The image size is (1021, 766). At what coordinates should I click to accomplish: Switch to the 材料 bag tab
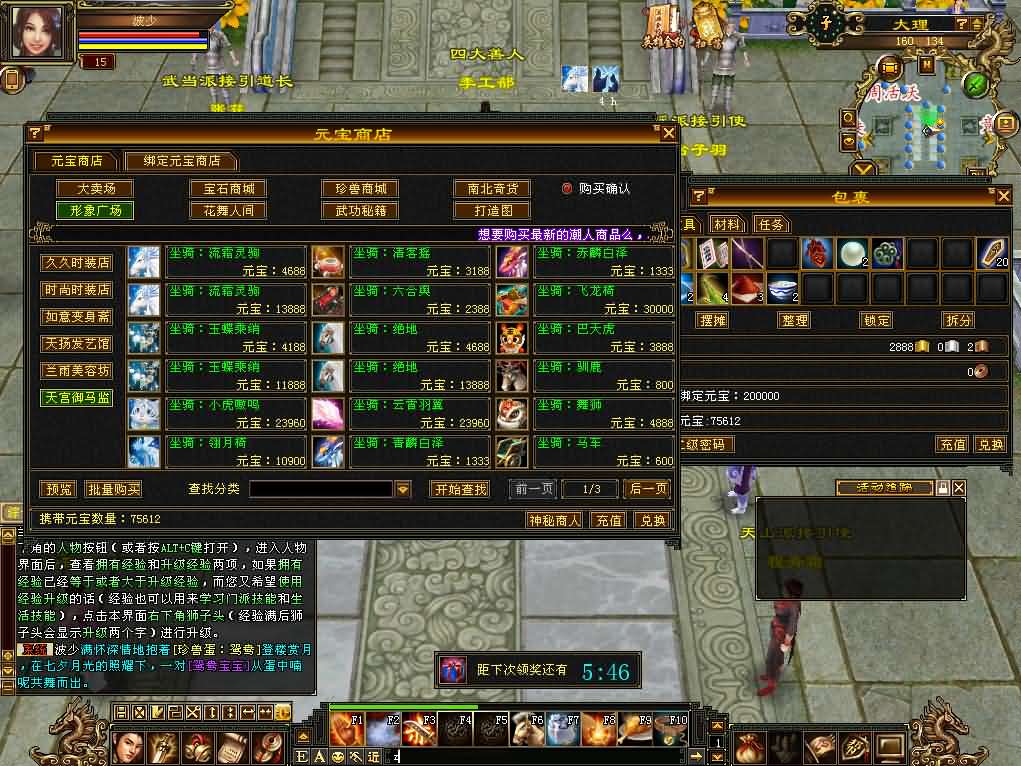point(728,224)
